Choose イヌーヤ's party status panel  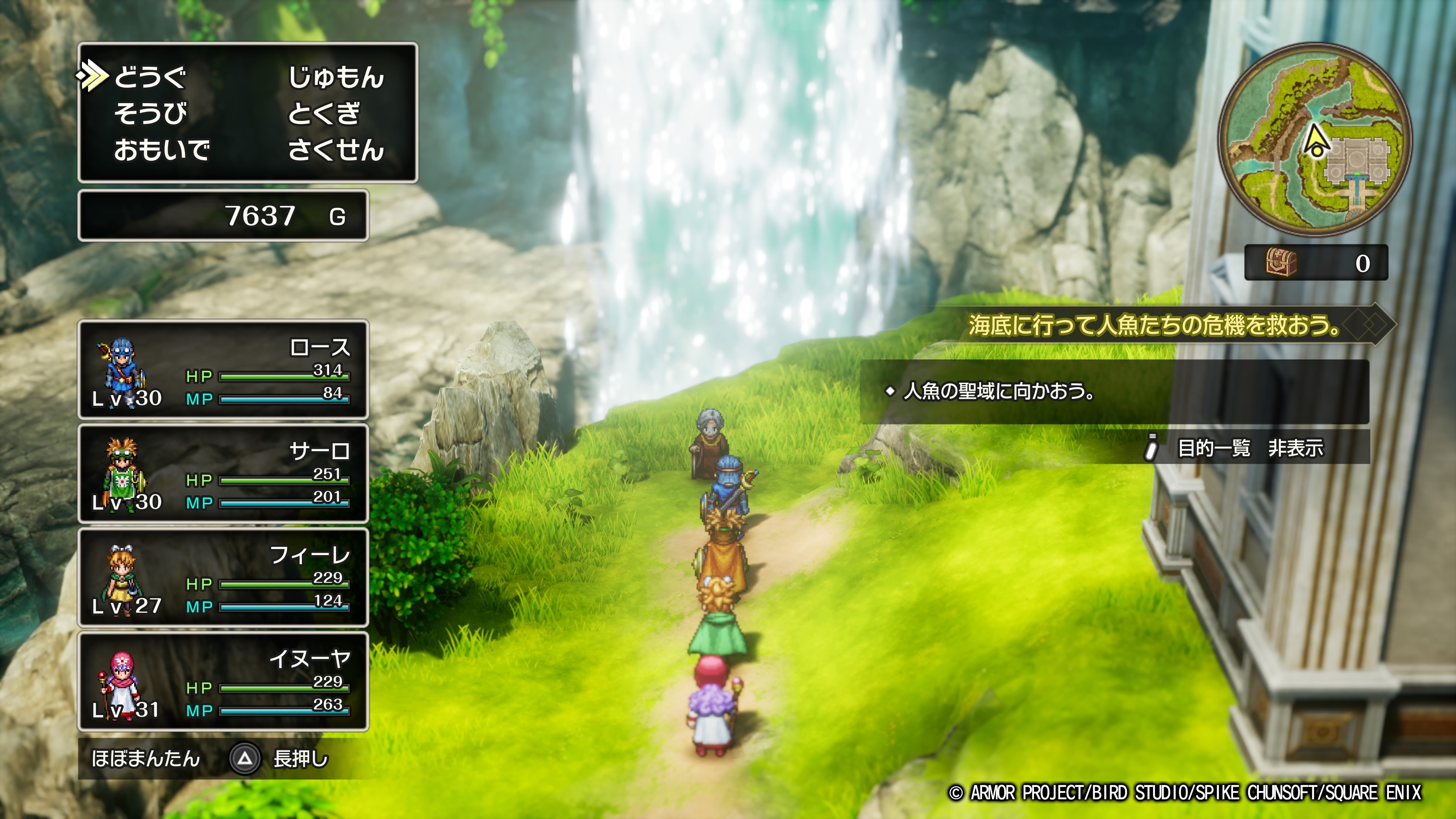(223, 682)
